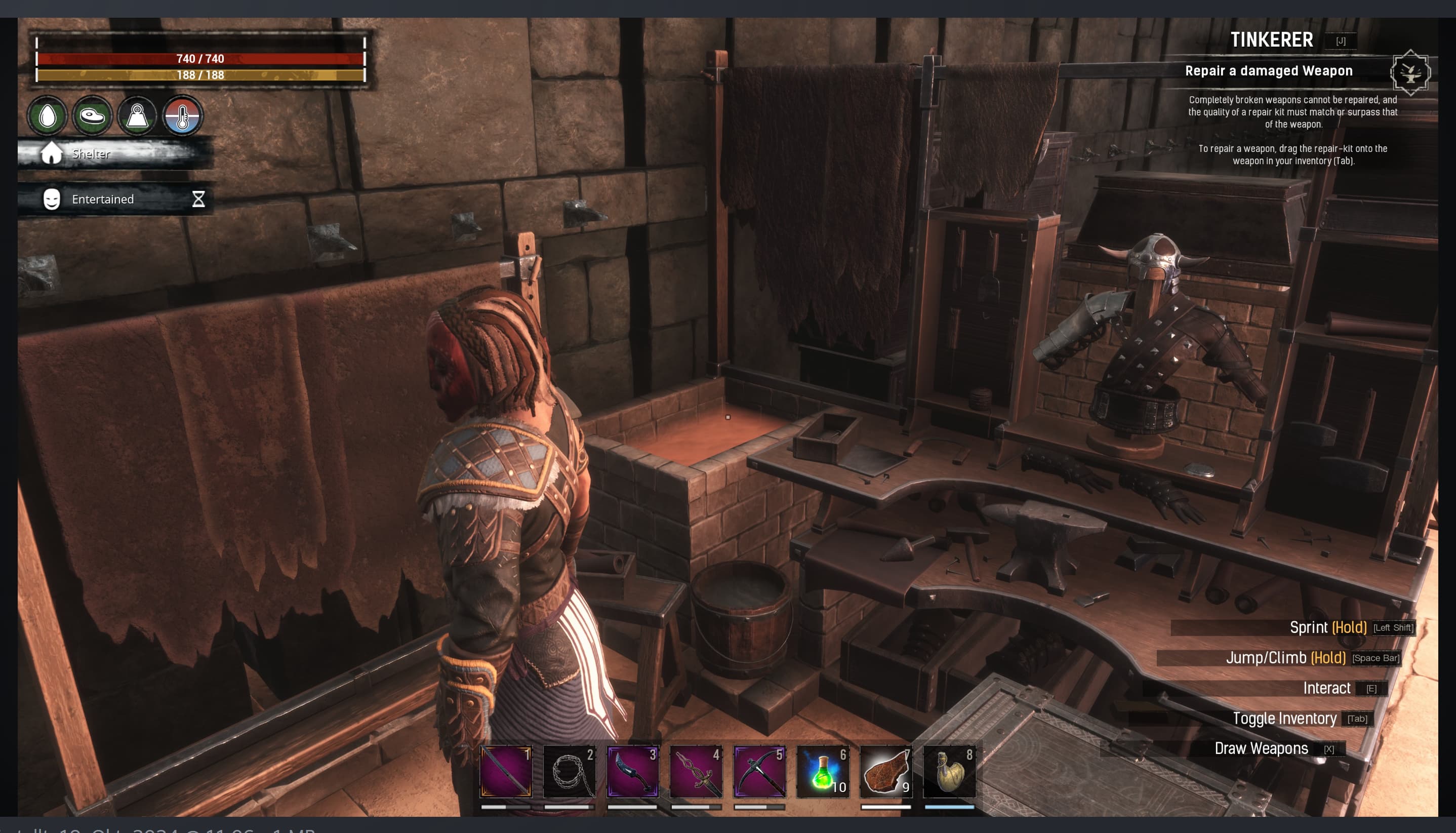Click the Repair a damaged Weapon objective
1456x833 pixels.
[x=1268, y=71]
